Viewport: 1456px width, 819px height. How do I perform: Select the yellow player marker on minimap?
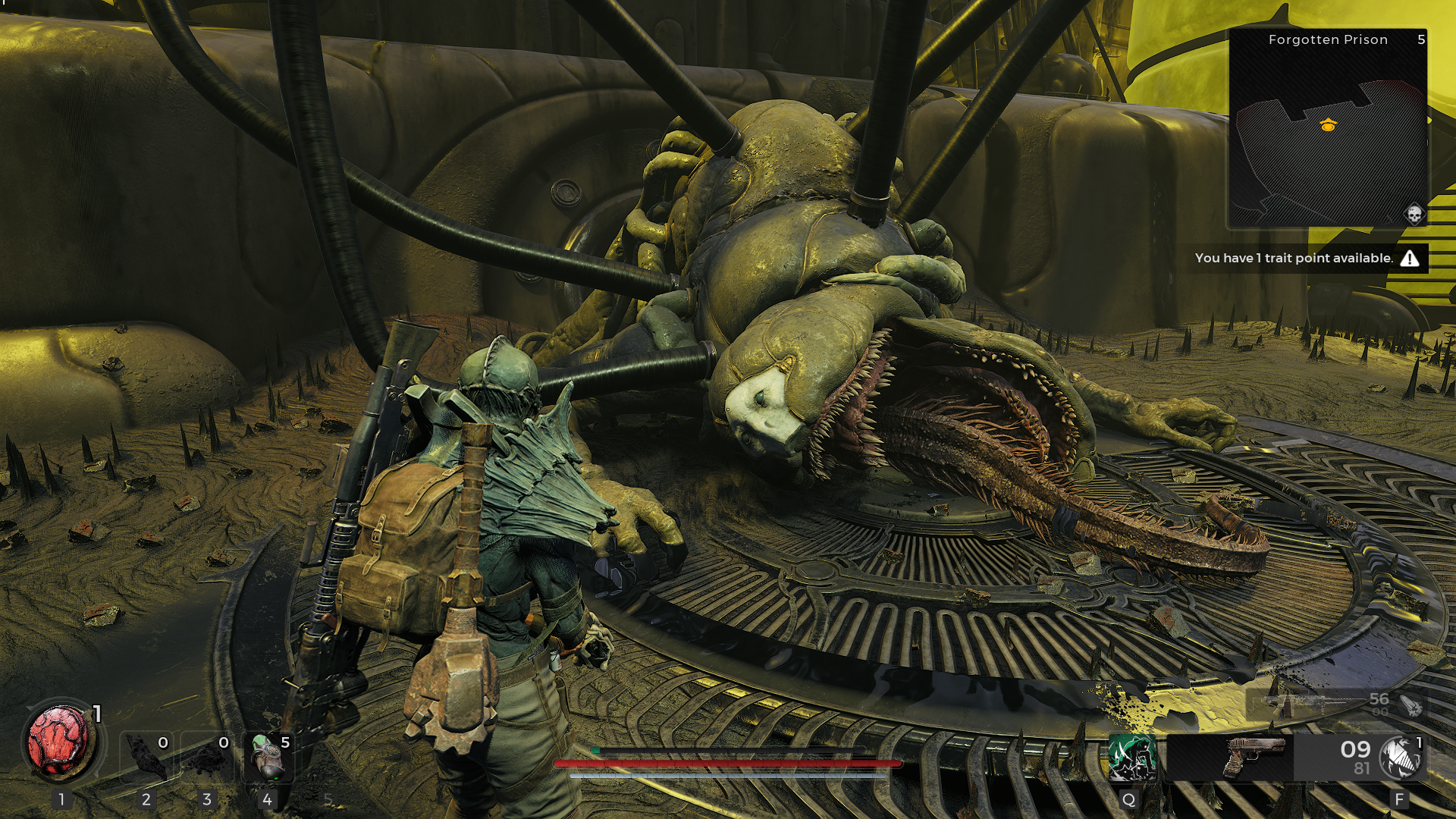pyautogui.click(x=1328, y=125)
